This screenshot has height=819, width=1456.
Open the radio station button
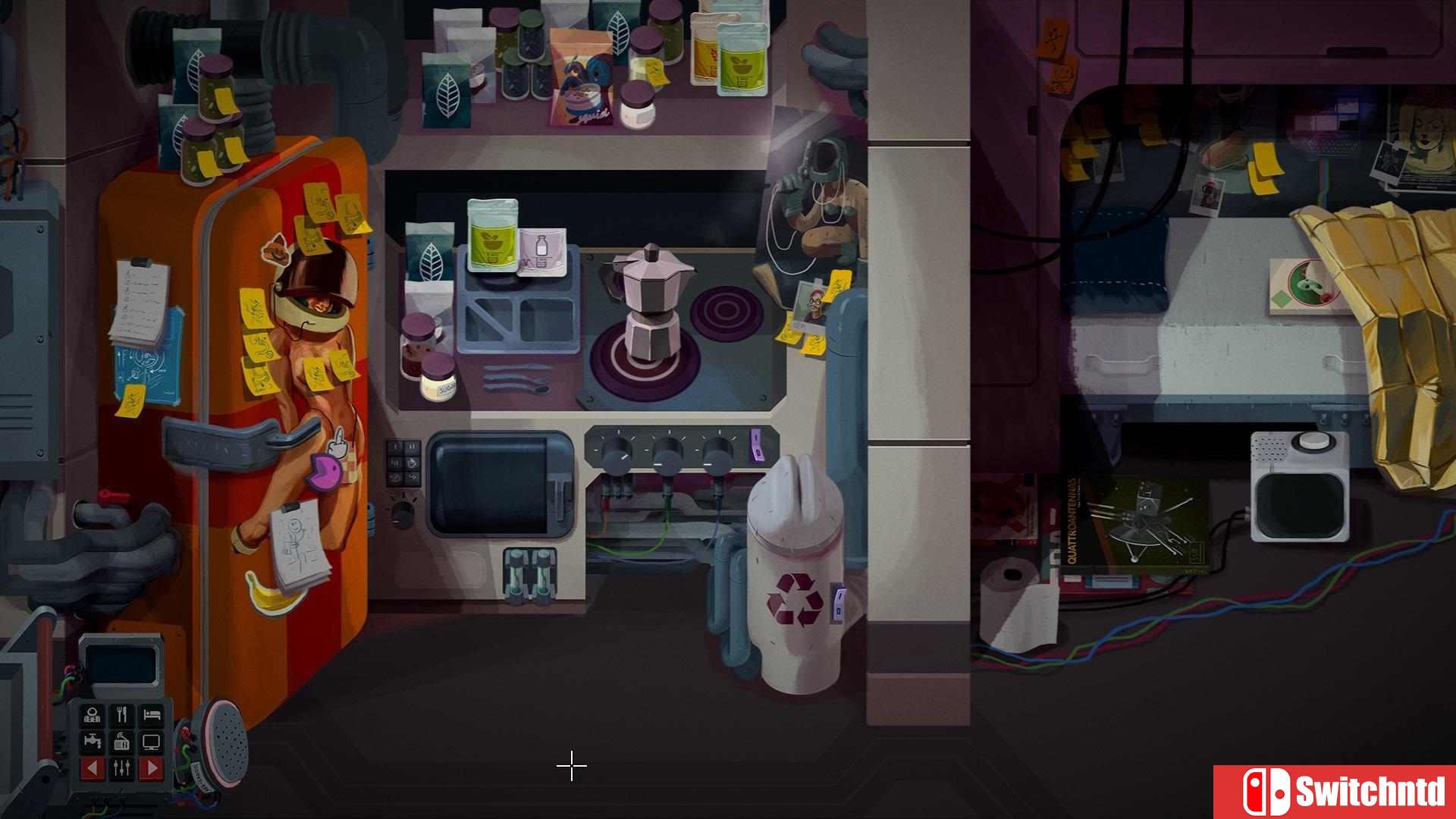121,742
